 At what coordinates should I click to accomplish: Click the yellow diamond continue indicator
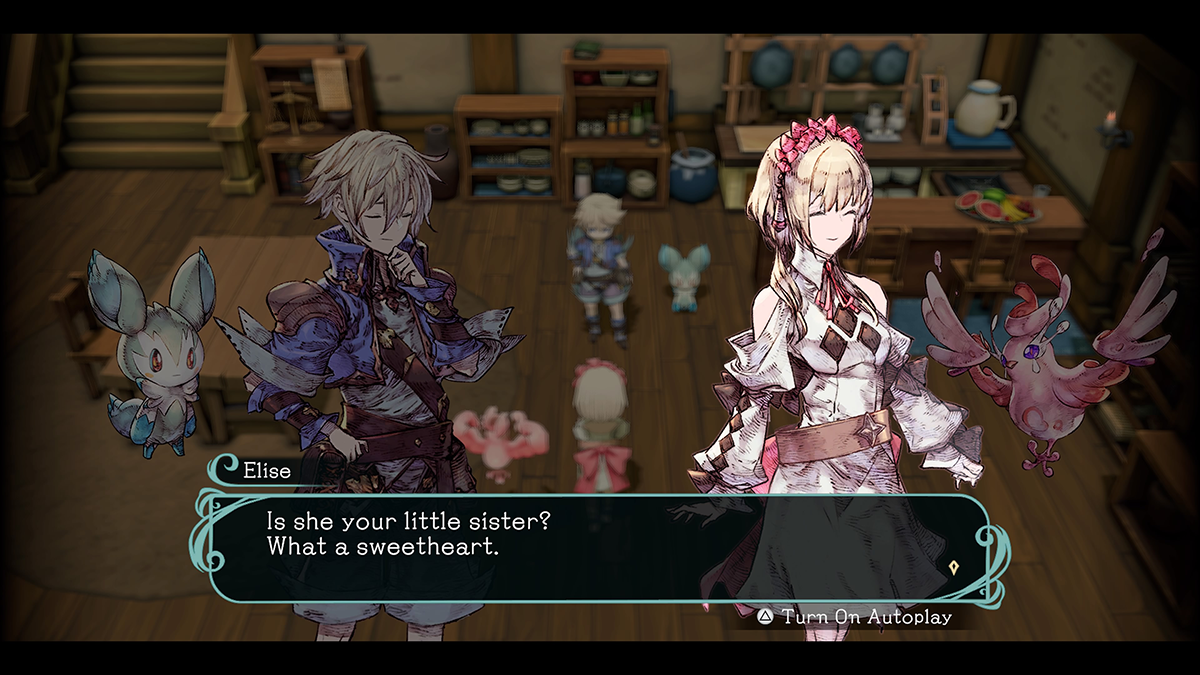coord(955,567)
